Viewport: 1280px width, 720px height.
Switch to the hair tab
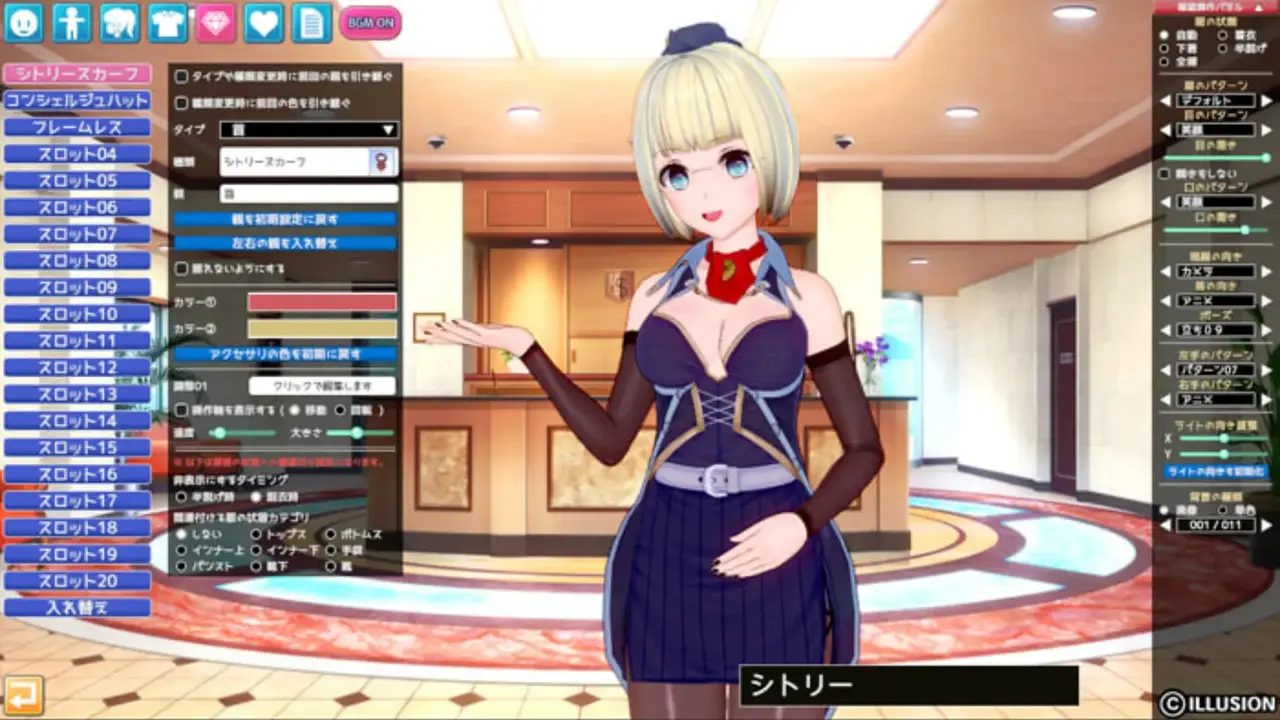tap(119, 22)
